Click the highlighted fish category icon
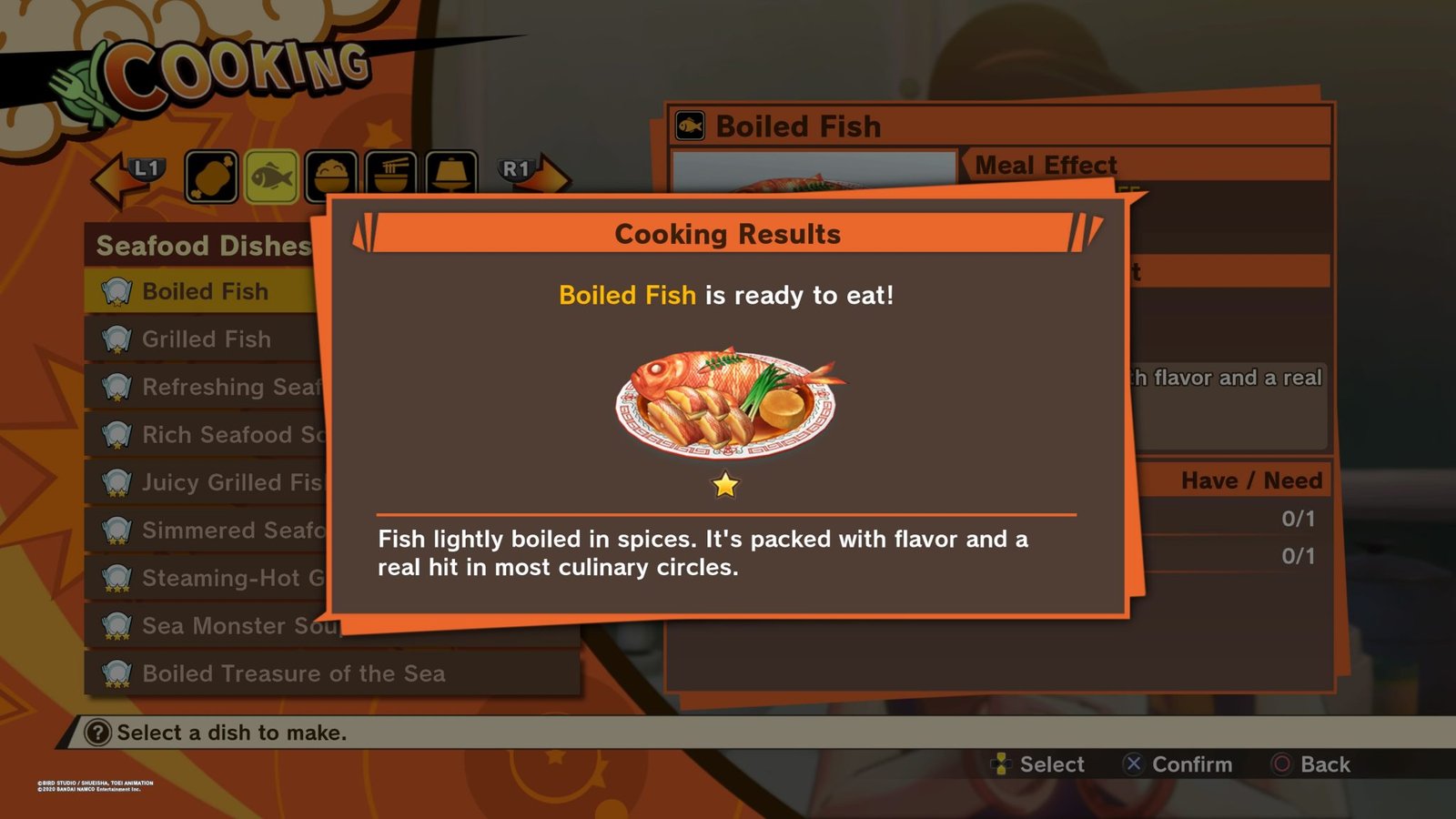The height and width of the screenshot is (819, 1456). click(x=270, y=175)
